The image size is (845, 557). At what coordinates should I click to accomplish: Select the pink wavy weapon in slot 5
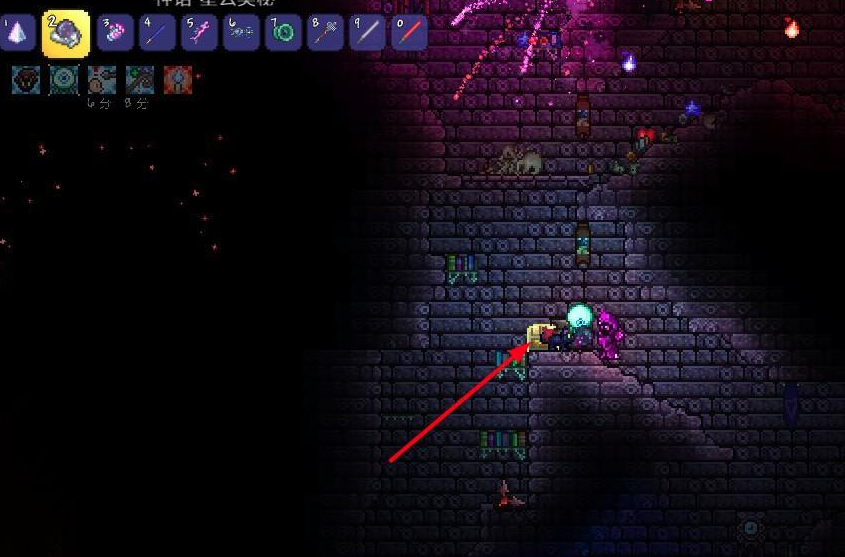point(199,33)
